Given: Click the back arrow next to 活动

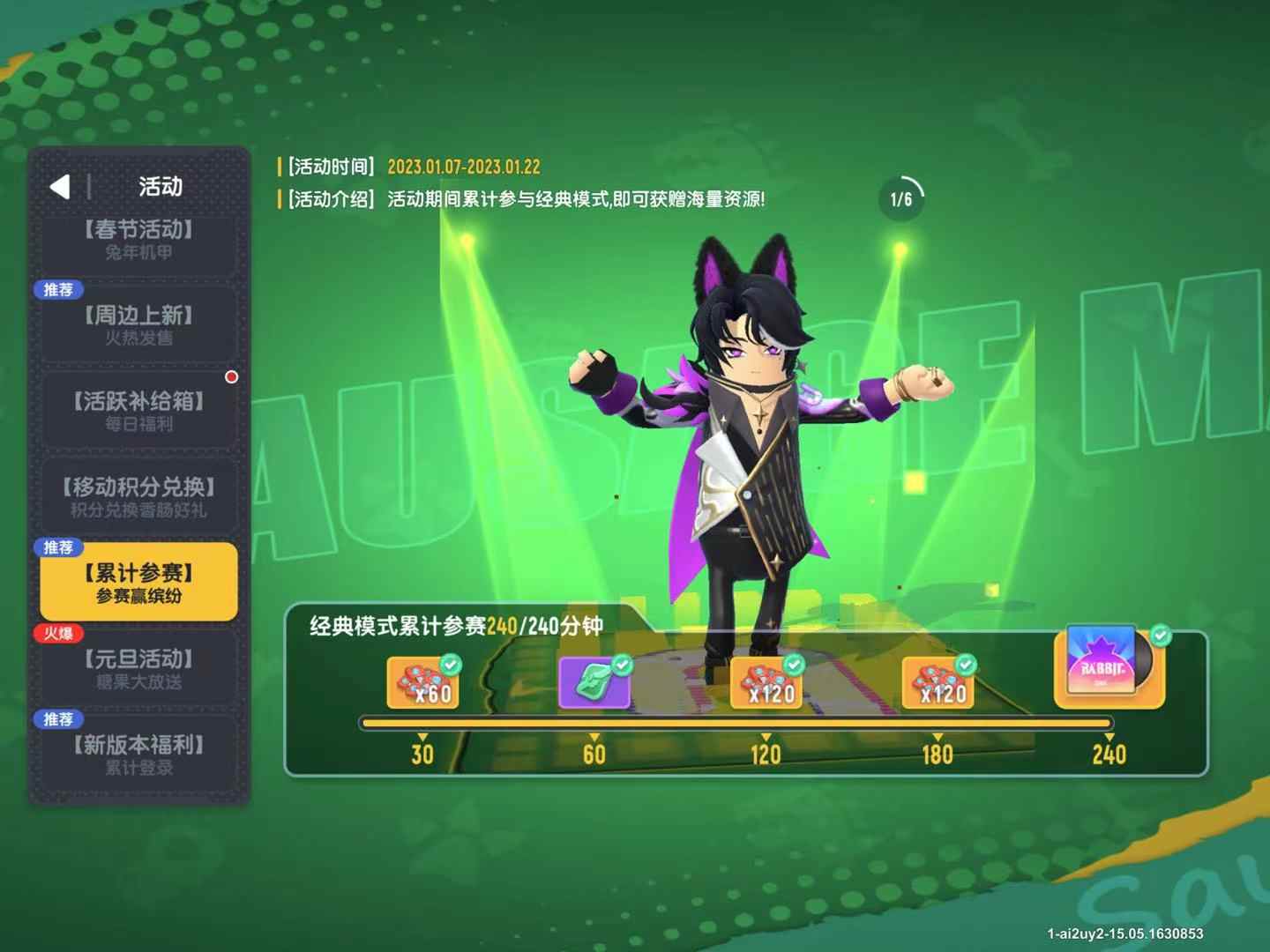Looking at the screenshot, I should click(59, 188).
